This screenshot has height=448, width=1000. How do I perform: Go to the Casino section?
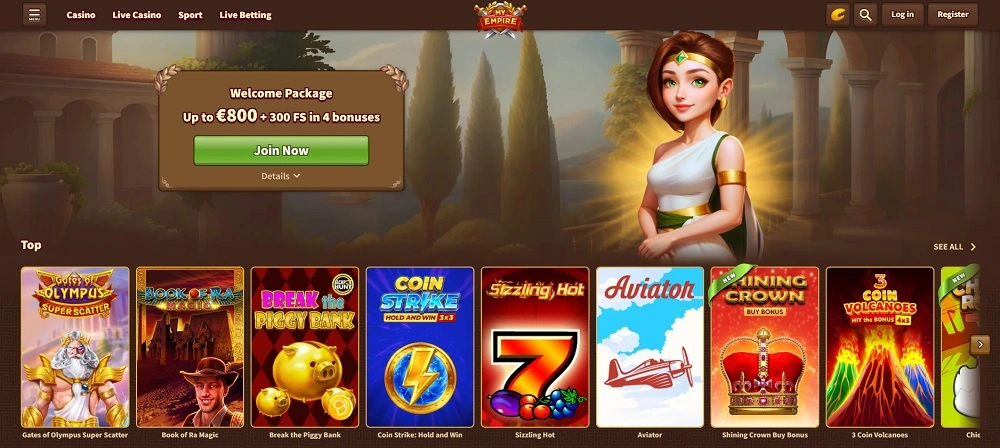81,15
